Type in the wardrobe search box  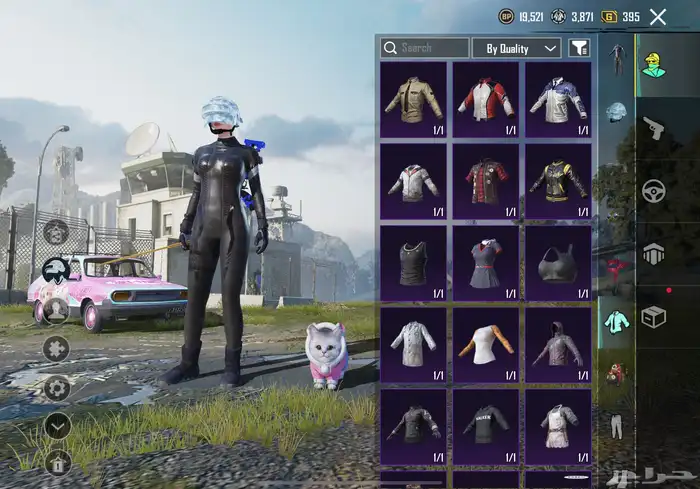(432, 48)
